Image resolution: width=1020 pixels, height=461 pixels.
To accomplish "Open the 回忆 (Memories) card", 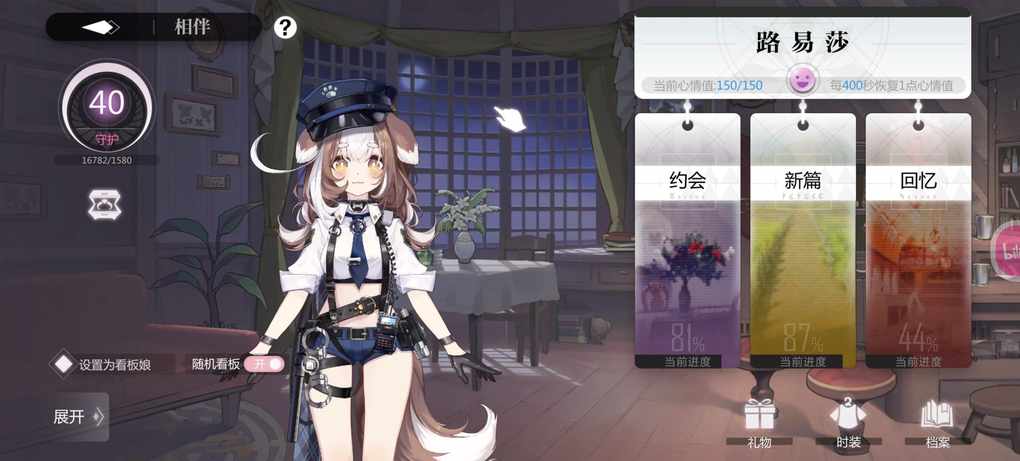I will click(x=917, y=240).
